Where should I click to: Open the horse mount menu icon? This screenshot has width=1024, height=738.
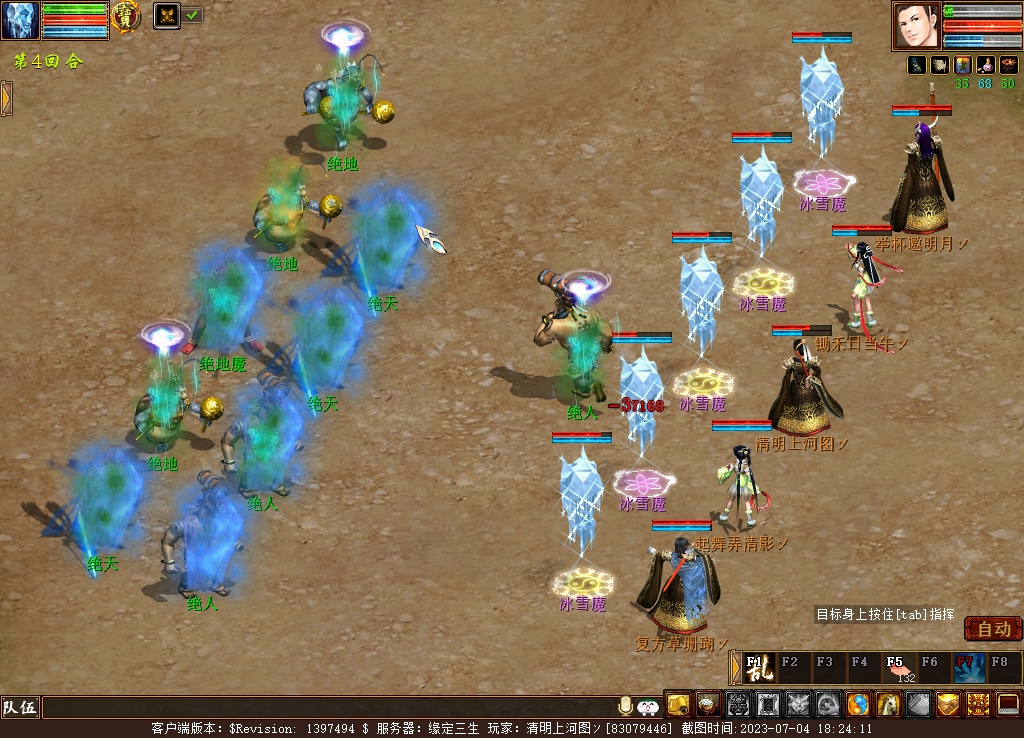click(x=888, y=705)
